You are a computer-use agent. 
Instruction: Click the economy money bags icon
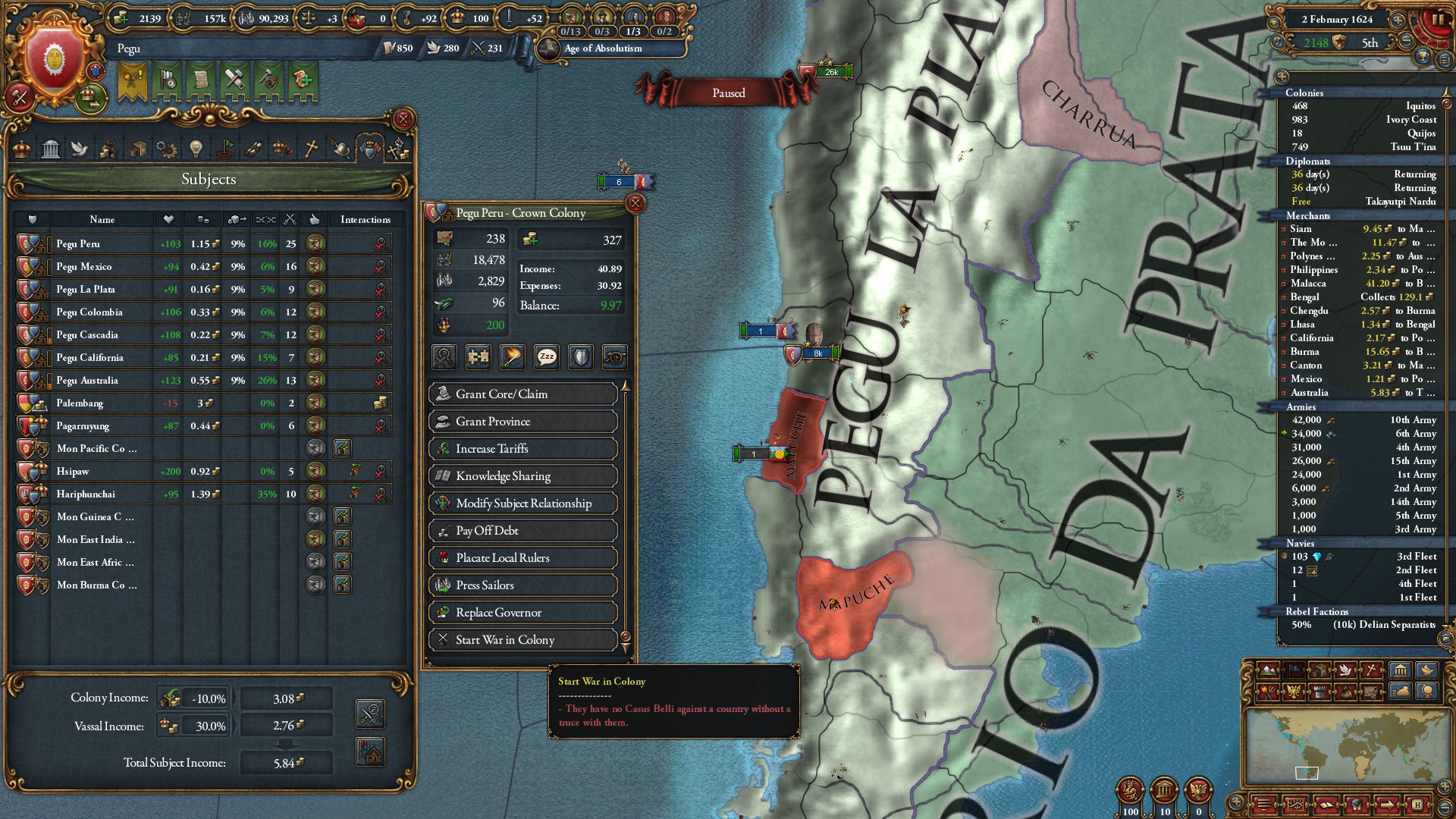tap(109, 149)
